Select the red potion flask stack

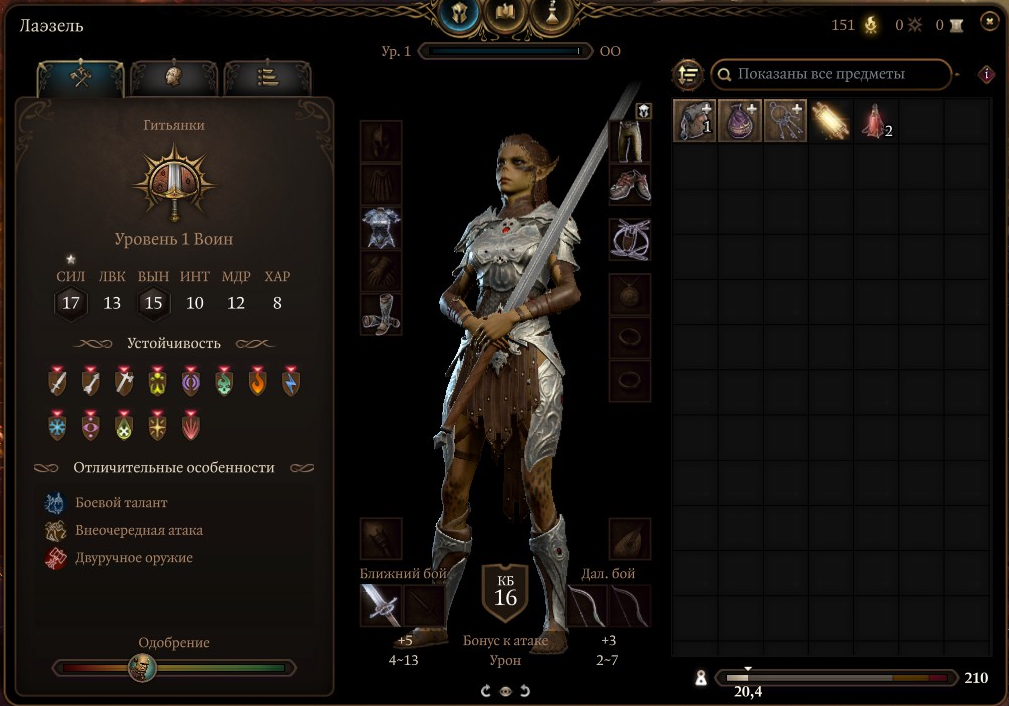point(874,121)
